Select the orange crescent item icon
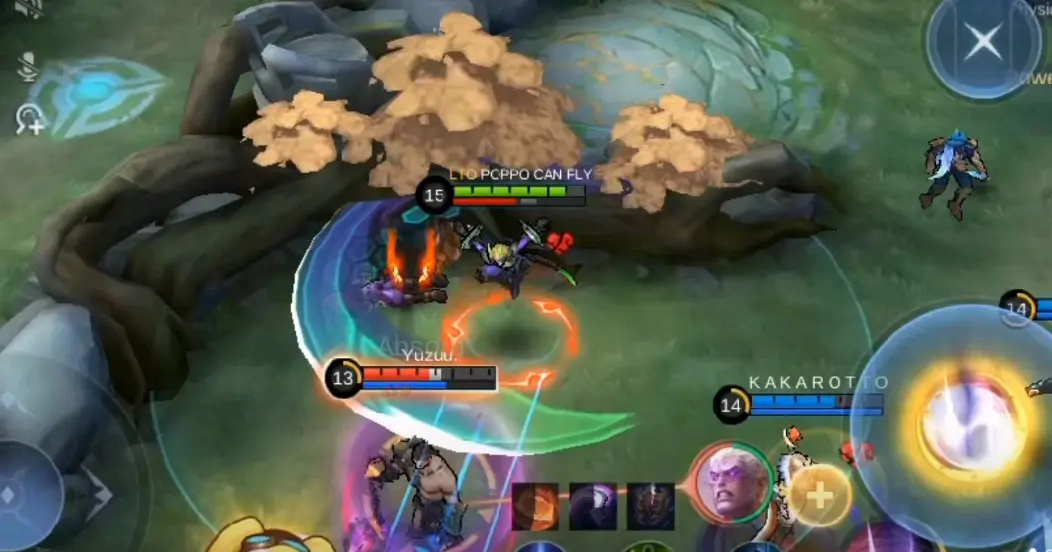 tap(535, 506)
